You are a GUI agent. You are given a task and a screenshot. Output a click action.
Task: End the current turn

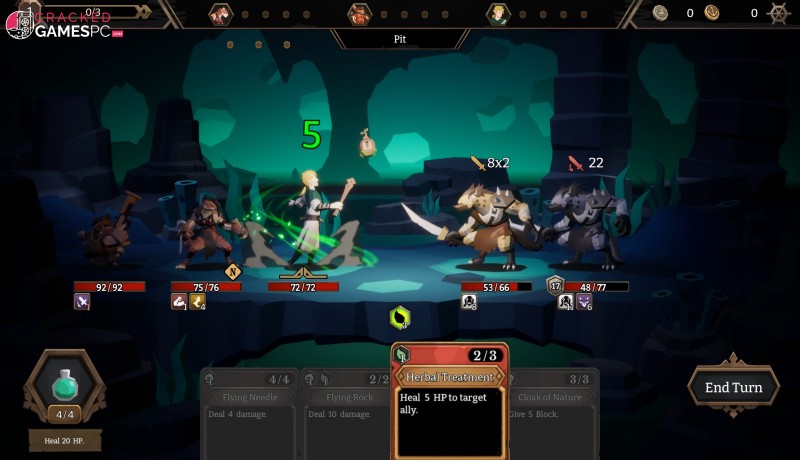click(x=733, y=387)
